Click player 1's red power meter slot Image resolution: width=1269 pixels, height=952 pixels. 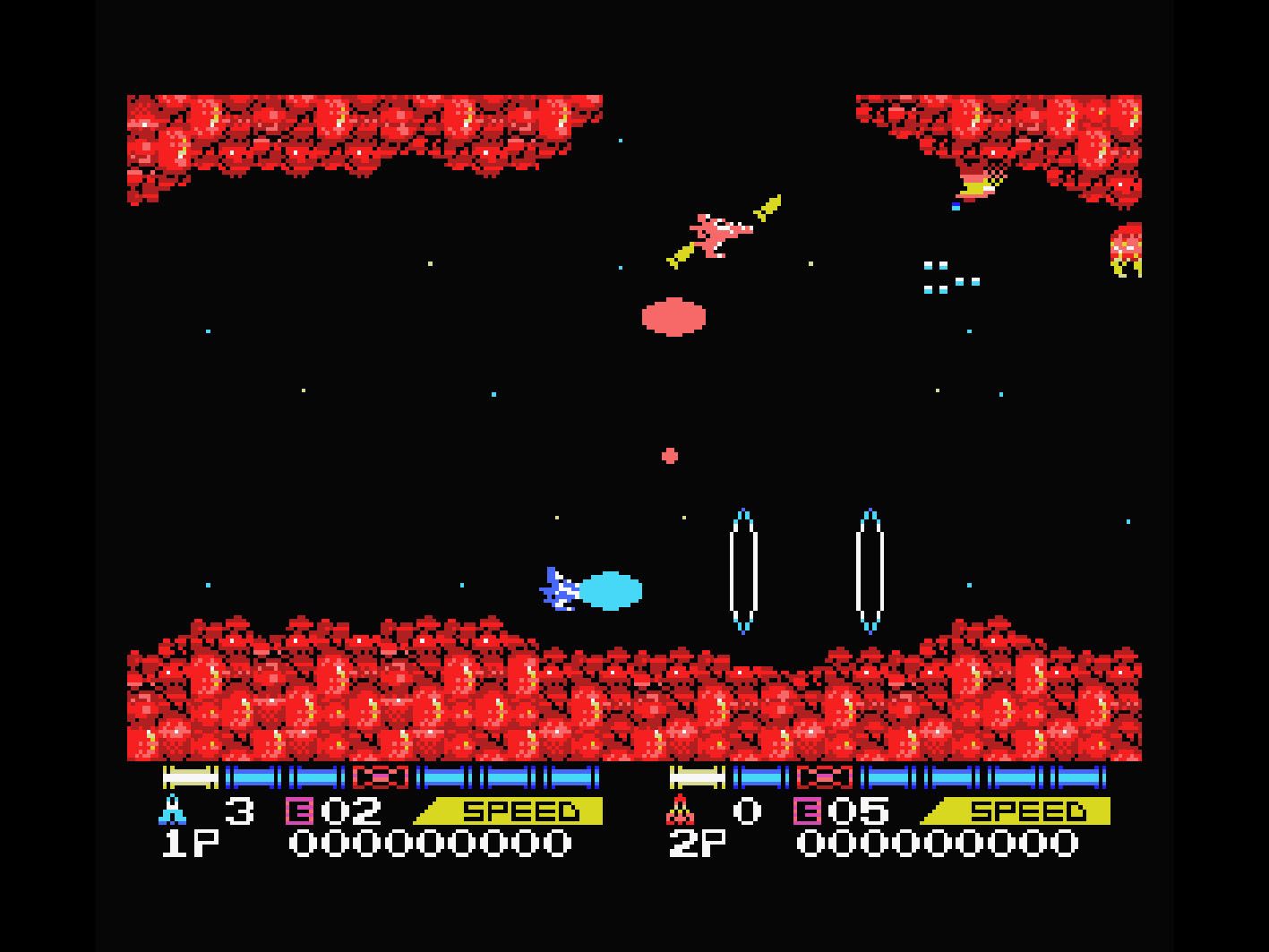[381, 776]
